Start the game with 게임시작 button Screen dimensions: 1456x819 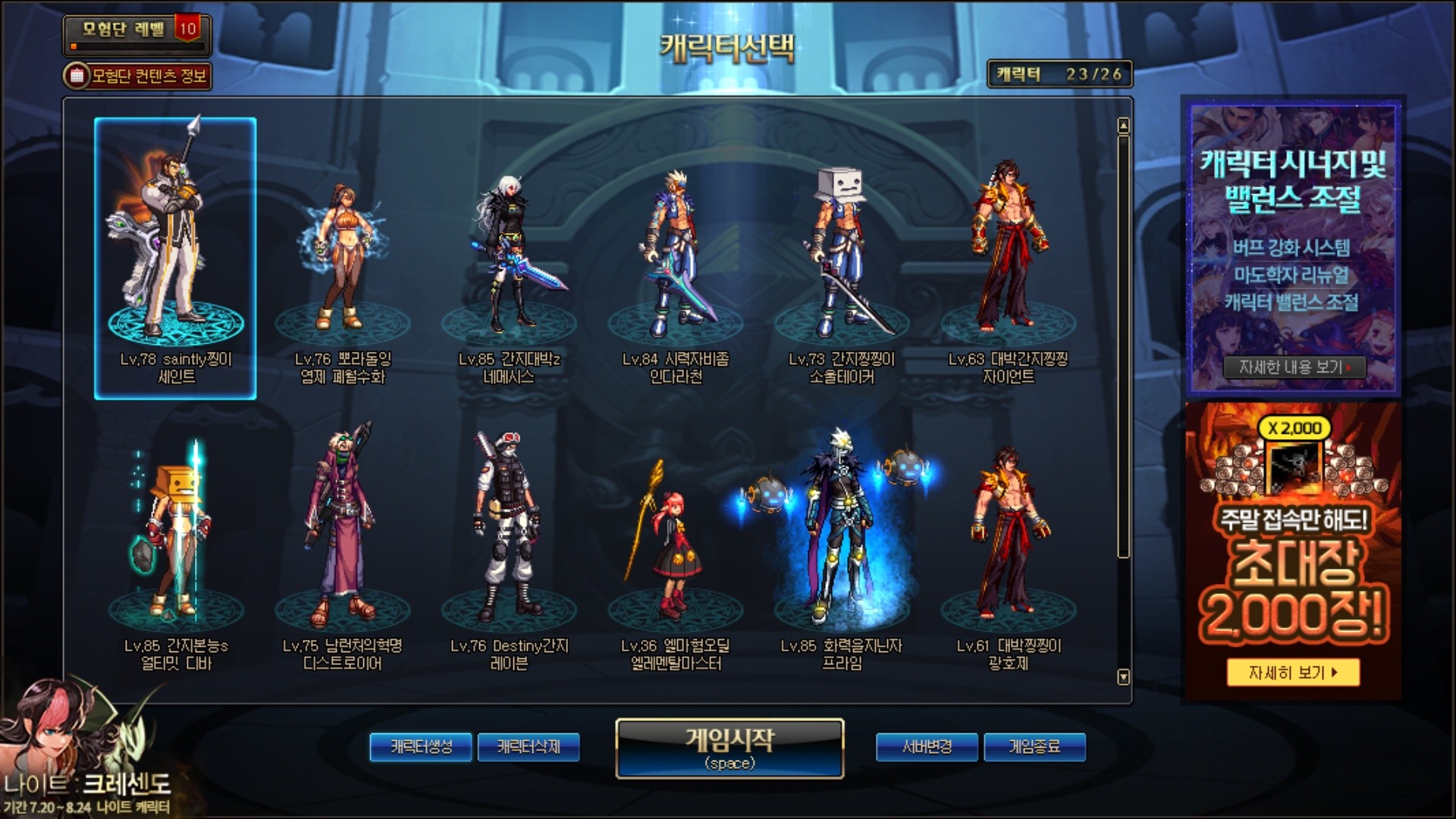coord(730,748)
